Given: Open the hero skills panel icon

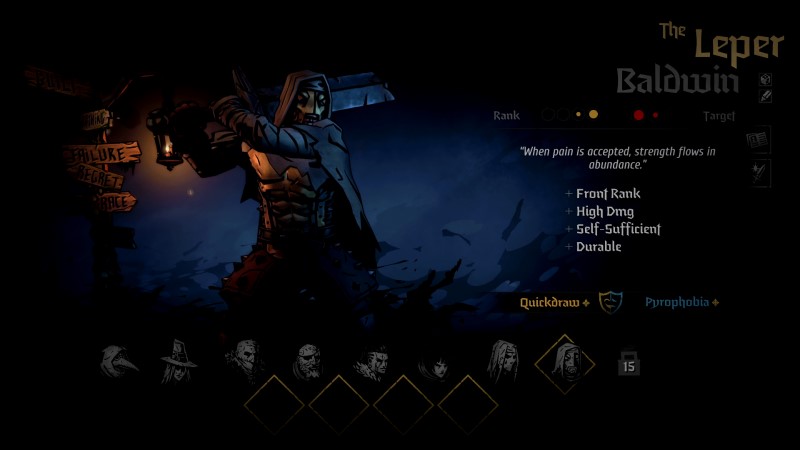Looking at the screenshot, I should tap(759, 172).
